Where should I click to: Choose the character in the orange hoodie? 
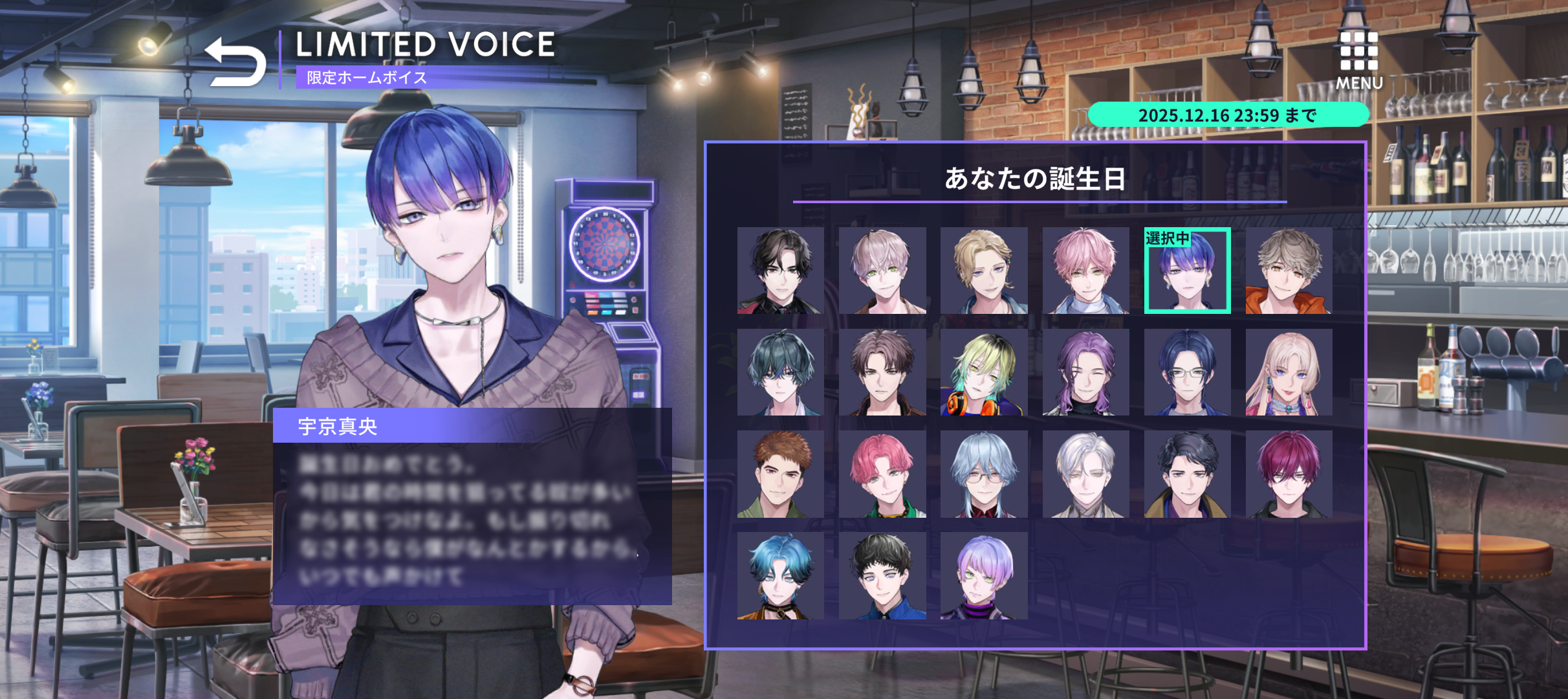pos(1289,271)
